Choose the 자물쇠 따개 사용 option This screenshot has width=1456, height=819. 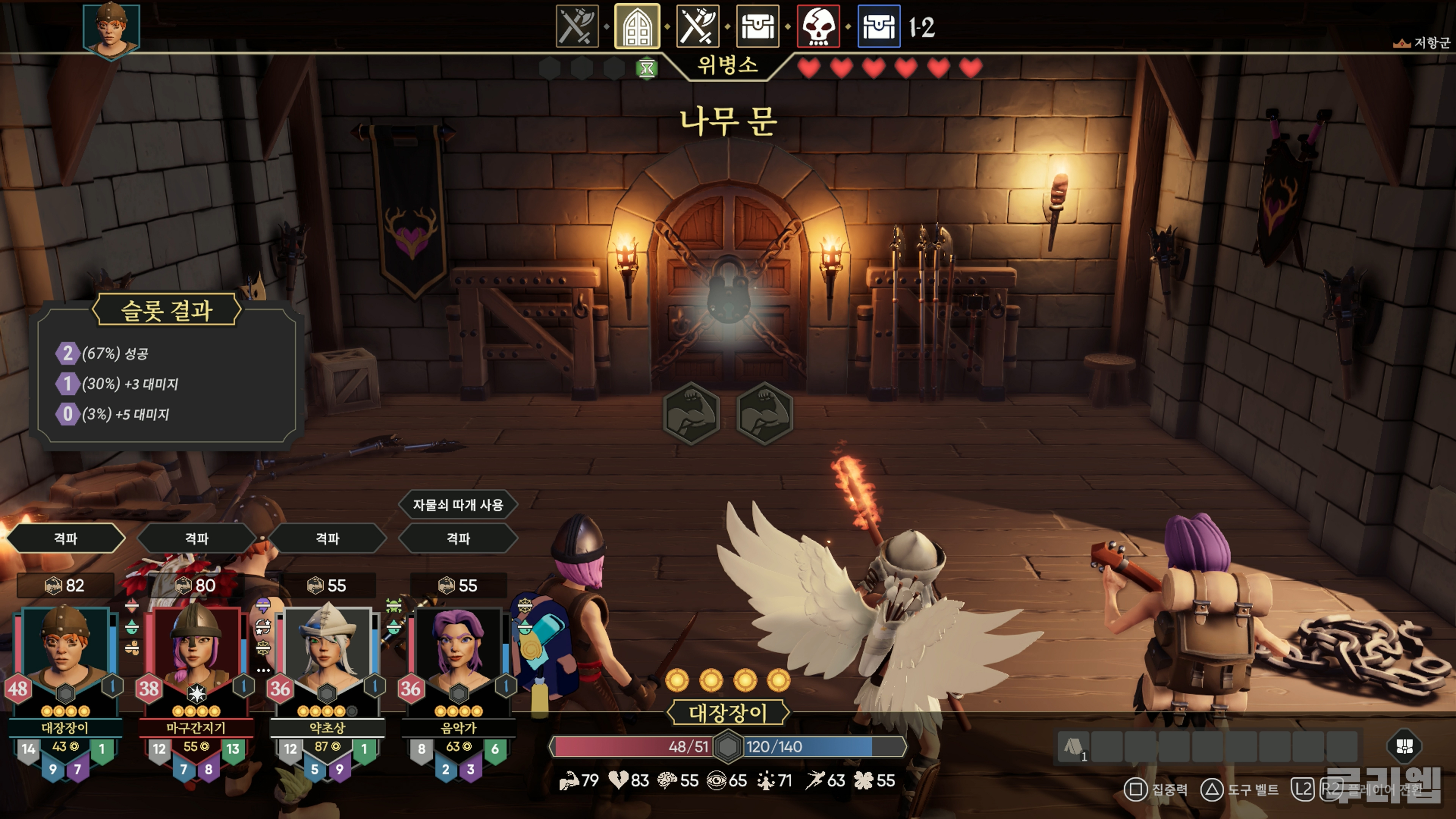pos(458,505)
